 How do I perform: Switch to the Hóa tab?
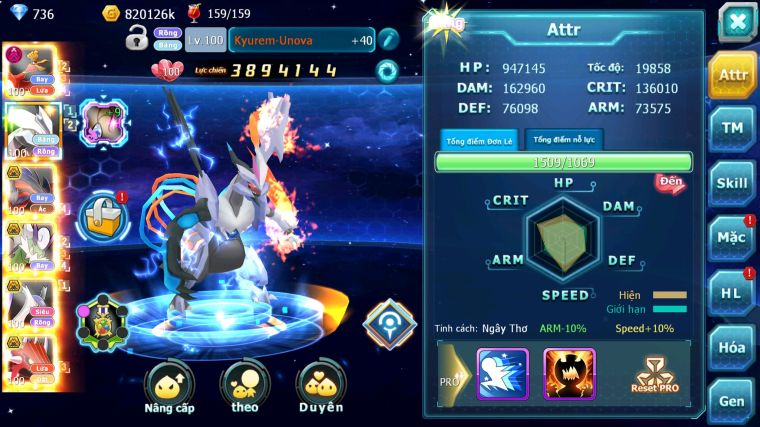pos(732,347)
